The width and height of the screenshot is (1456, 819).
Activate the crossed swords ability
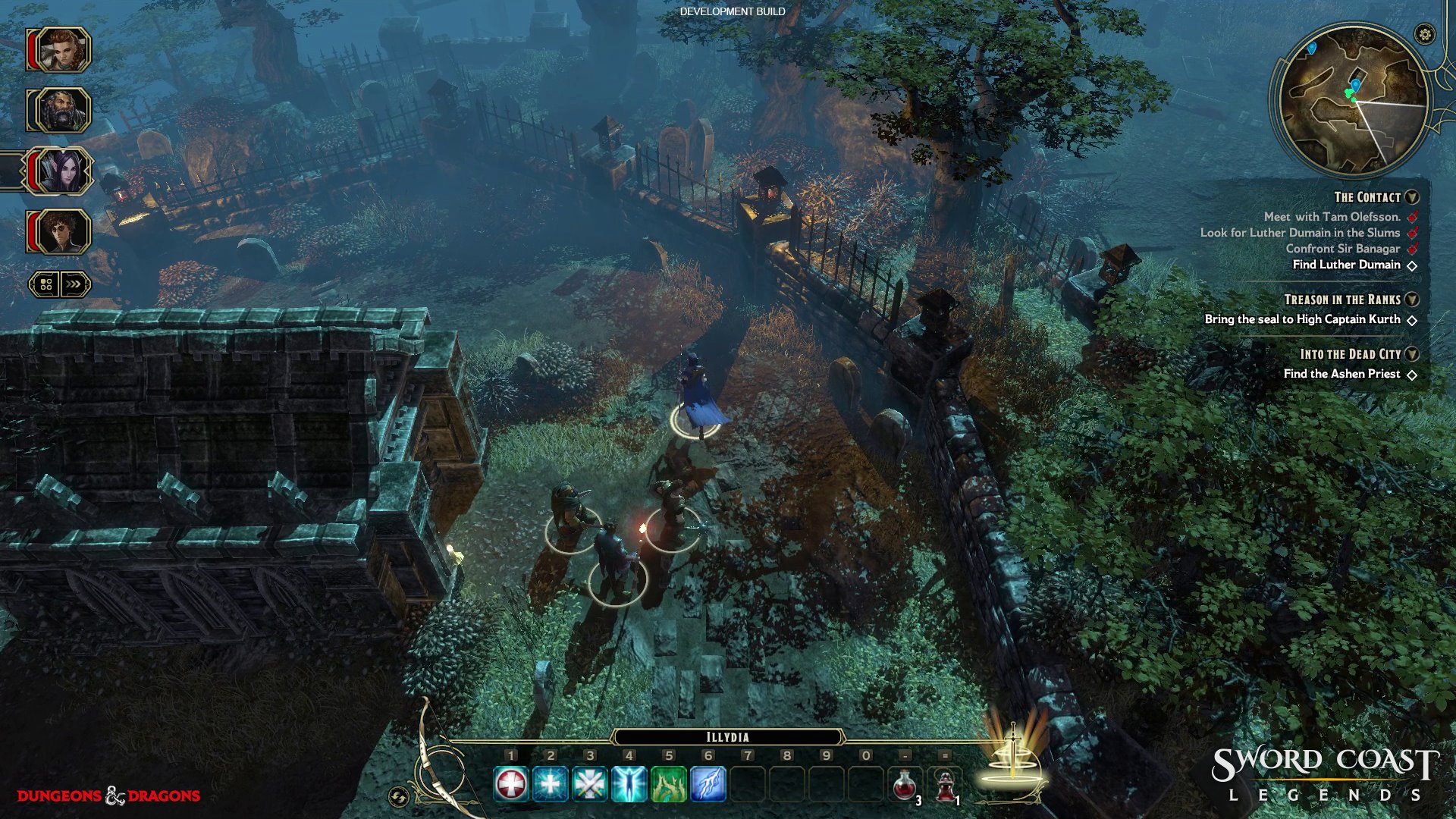point(590,784)
